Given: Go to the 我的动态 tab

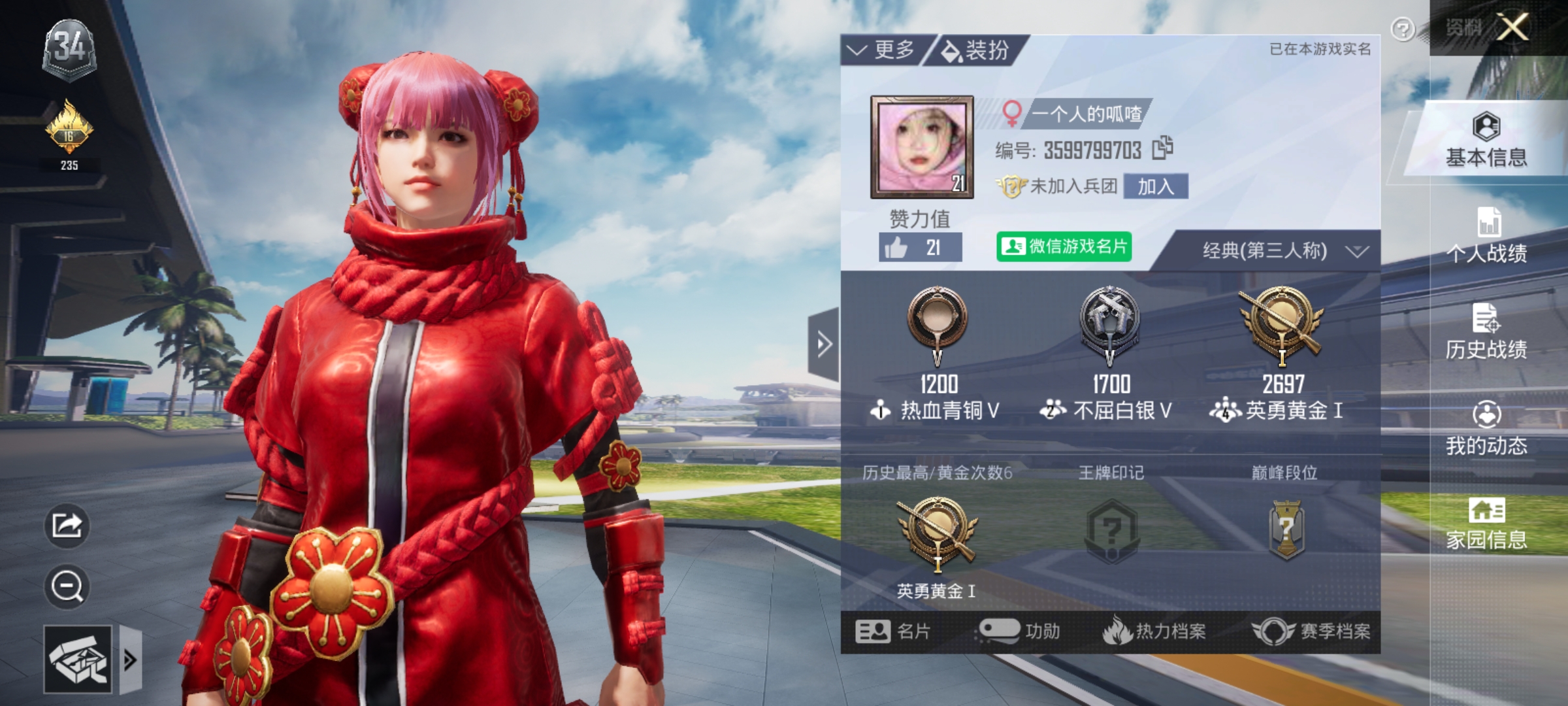Looking at the screenshot, I should tap(1486, 428).
